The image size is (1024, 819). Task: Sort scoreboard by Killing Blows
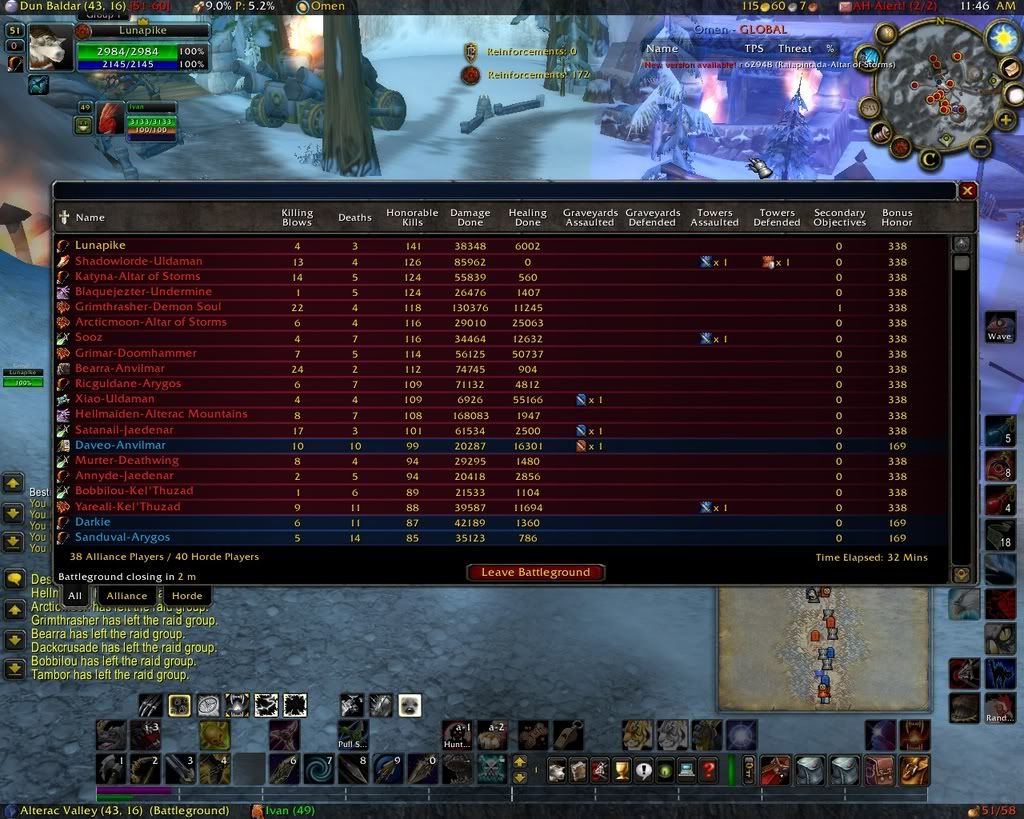point(297,217)
